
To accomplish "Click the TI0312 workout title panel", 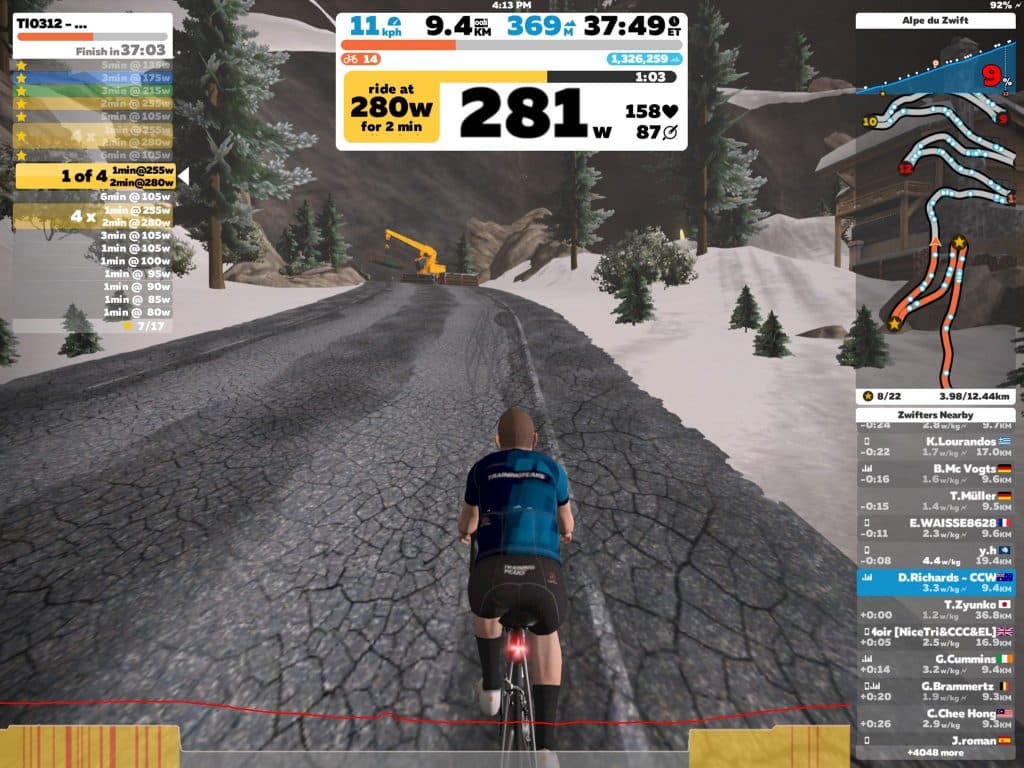I will tap(93, 35).
